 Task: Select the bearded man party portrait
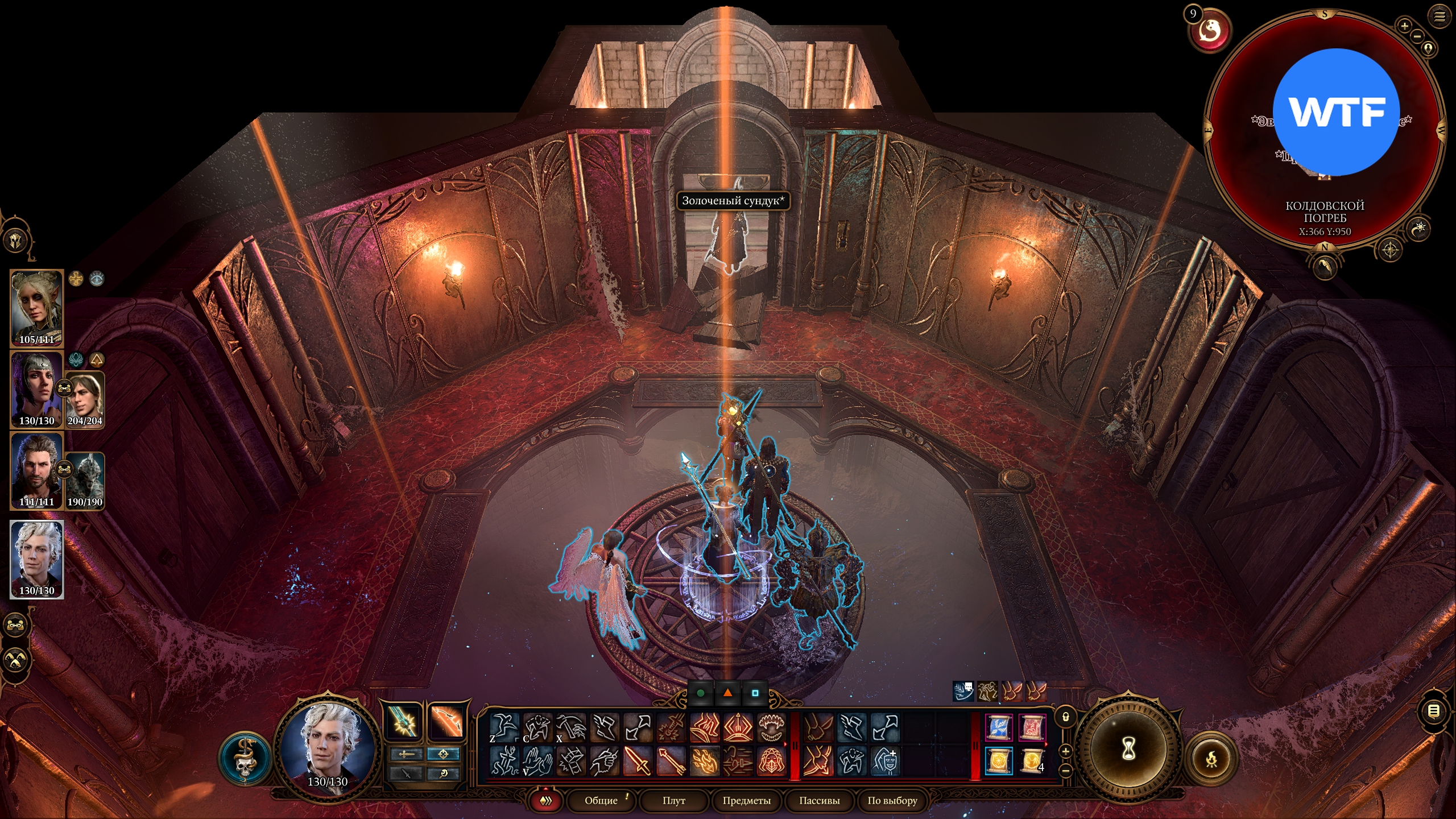pos(37,470)
